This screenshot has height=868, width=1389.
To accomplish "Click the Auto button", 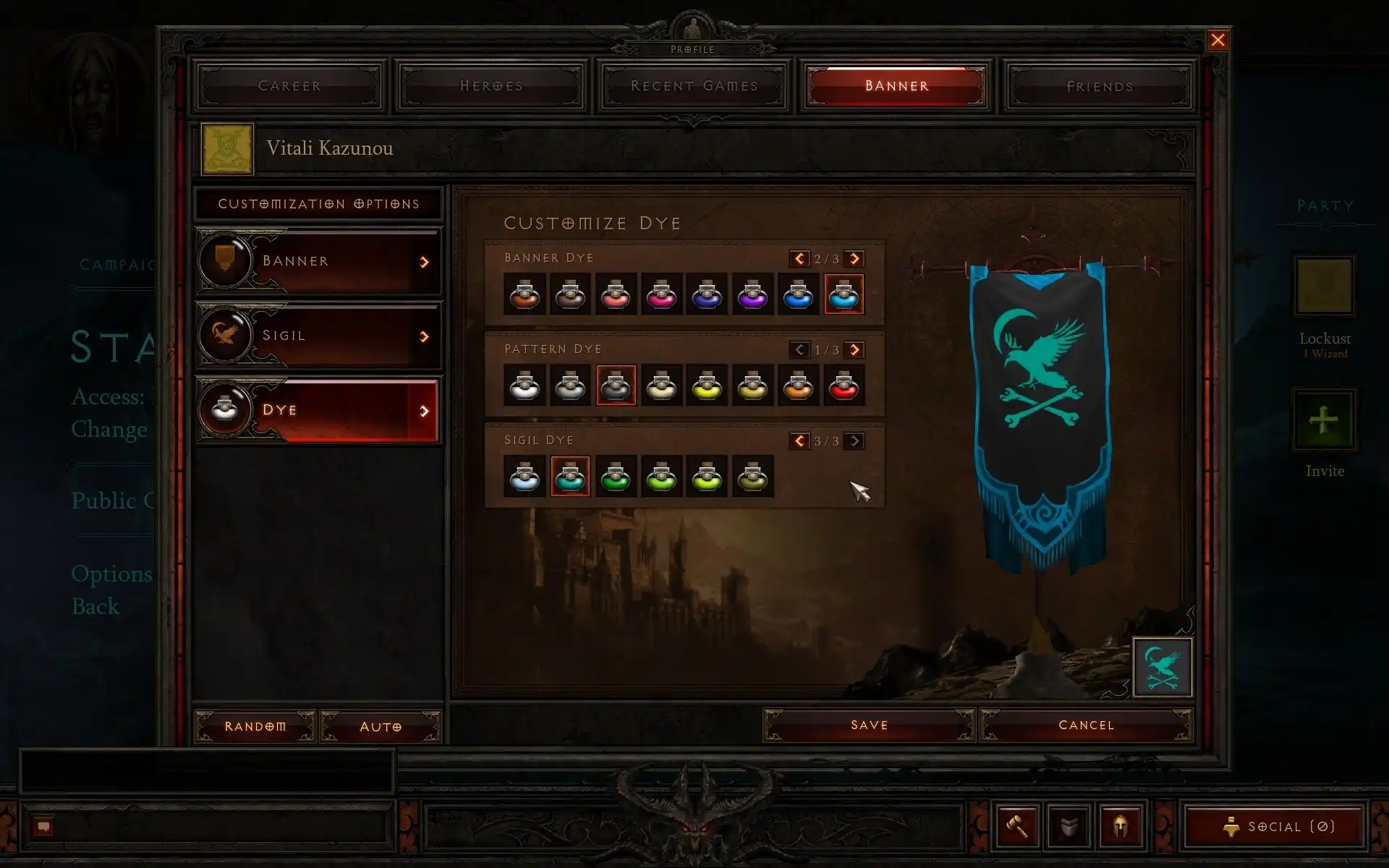I will [x=381, y=726].
